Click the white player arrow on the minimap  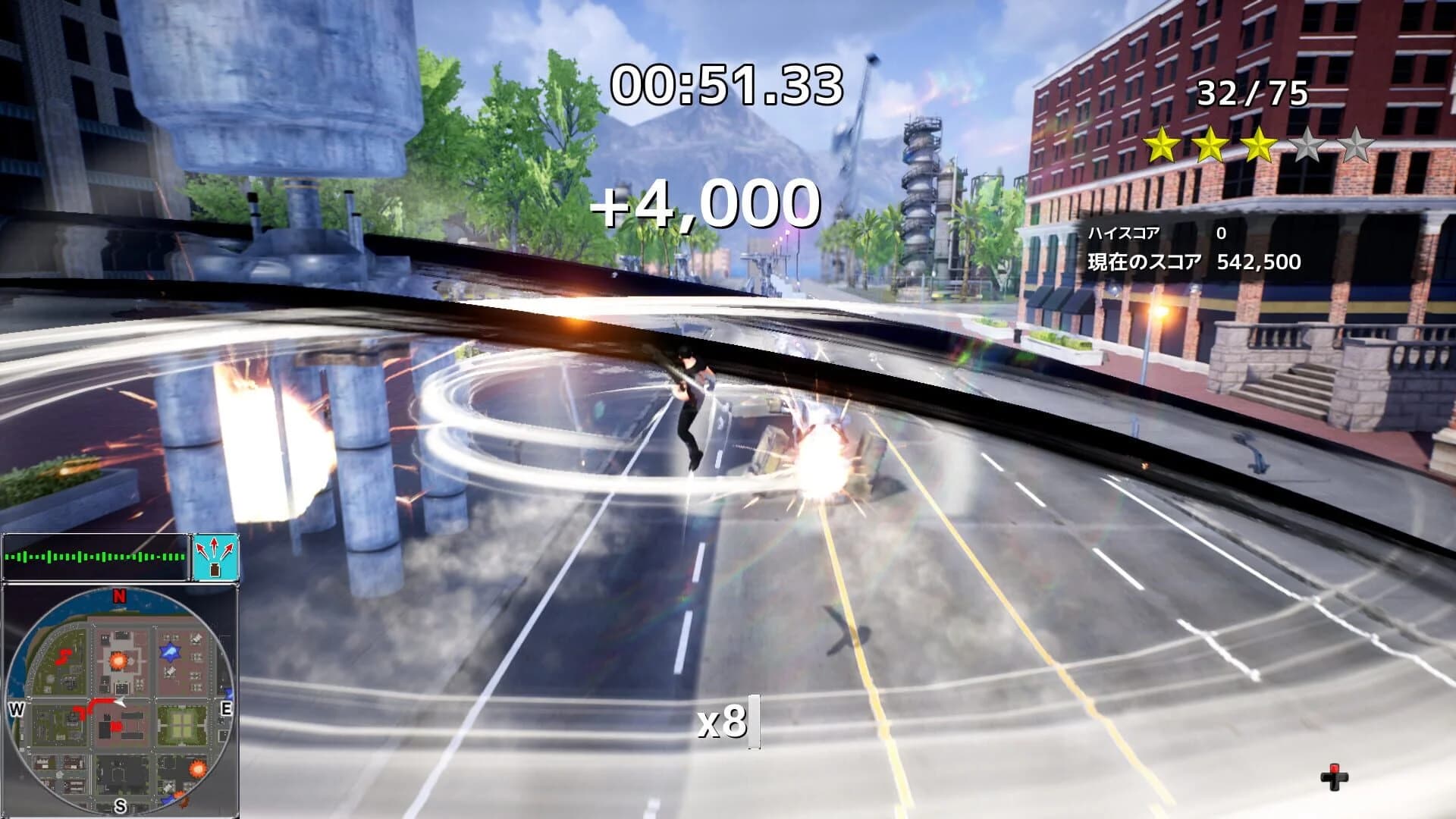120,701
